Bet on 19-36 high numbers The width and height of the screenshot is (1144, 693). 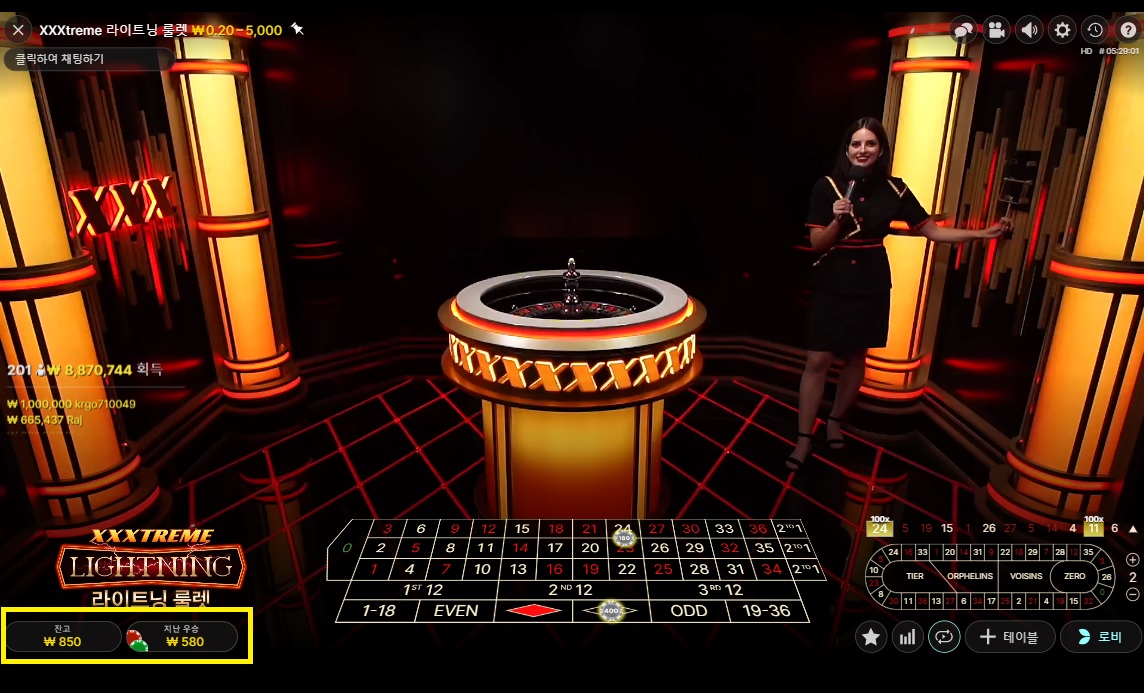767,610
